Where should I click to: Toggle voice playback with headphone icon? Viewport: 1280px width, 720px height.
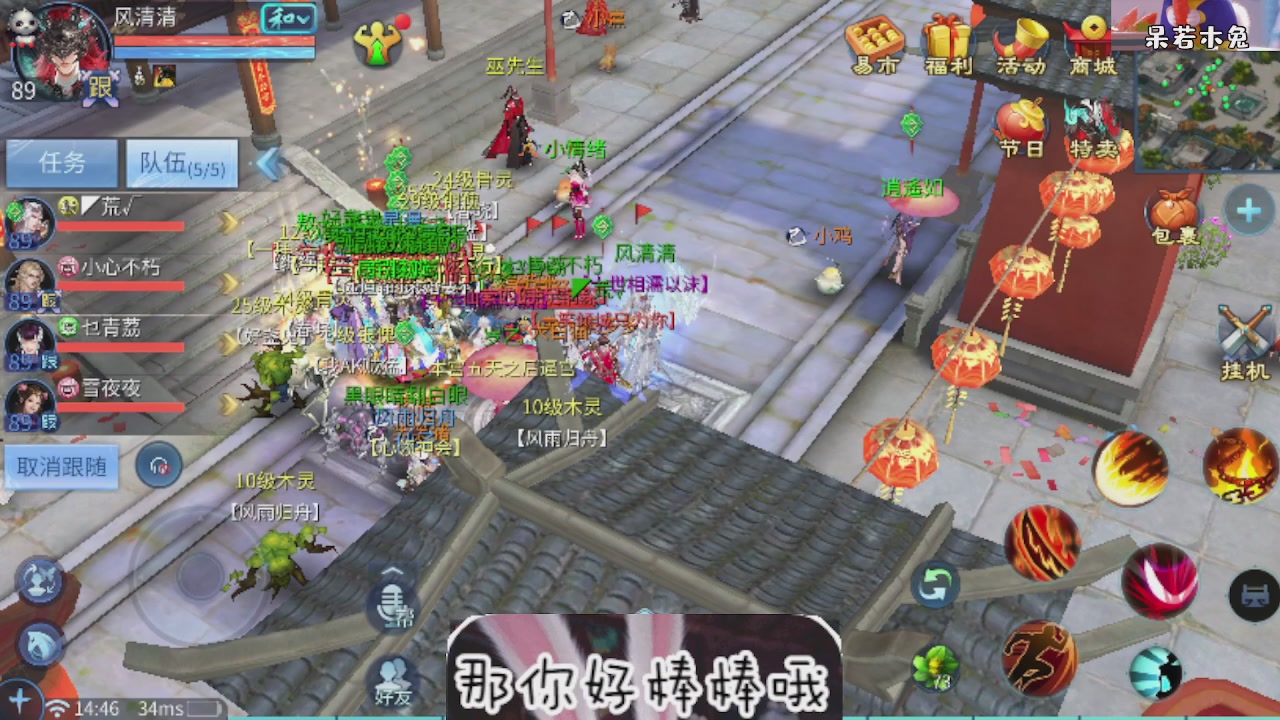pyautogui.click(x=158, y=464)
